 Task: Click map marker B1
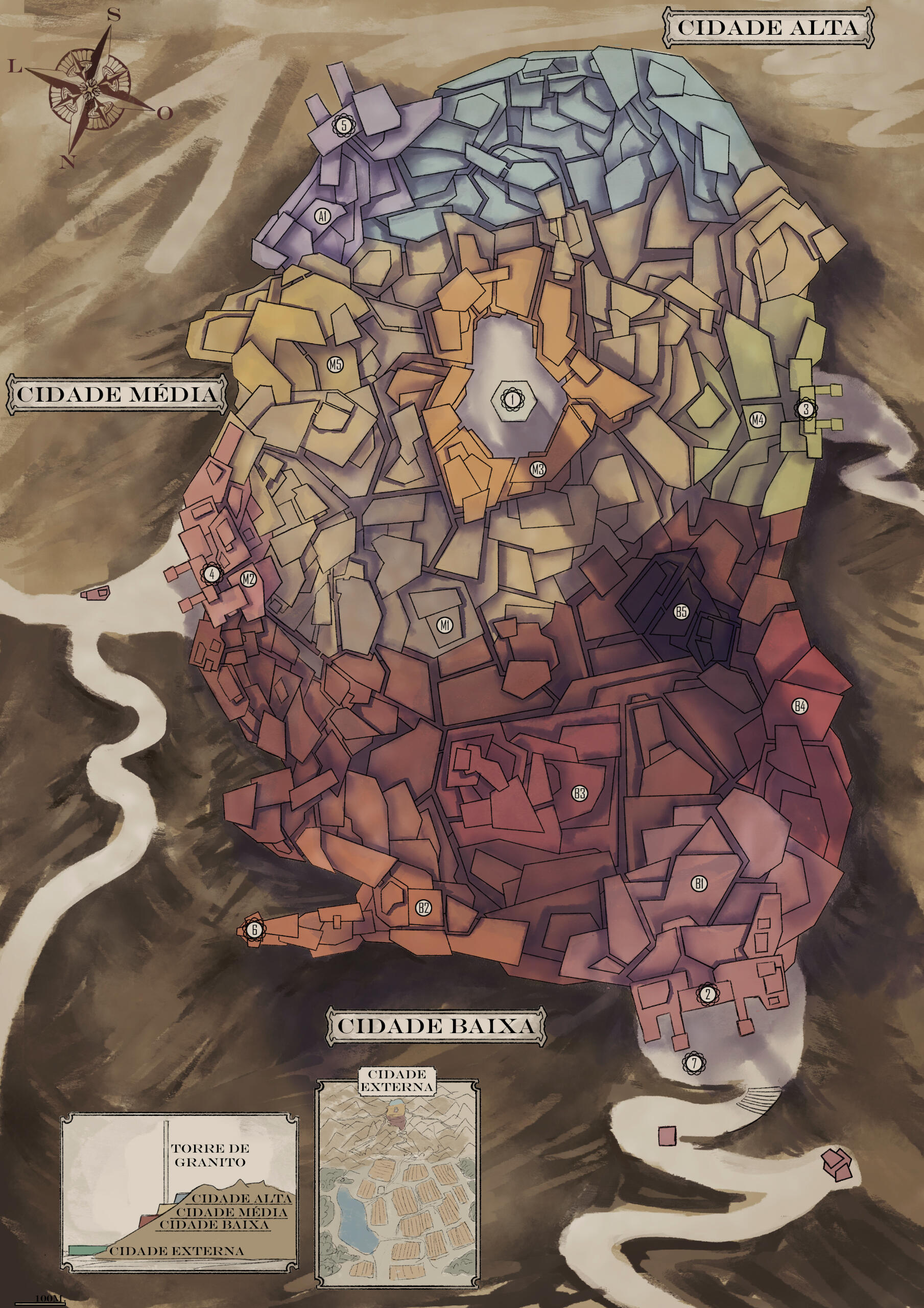tap(700, 883)
